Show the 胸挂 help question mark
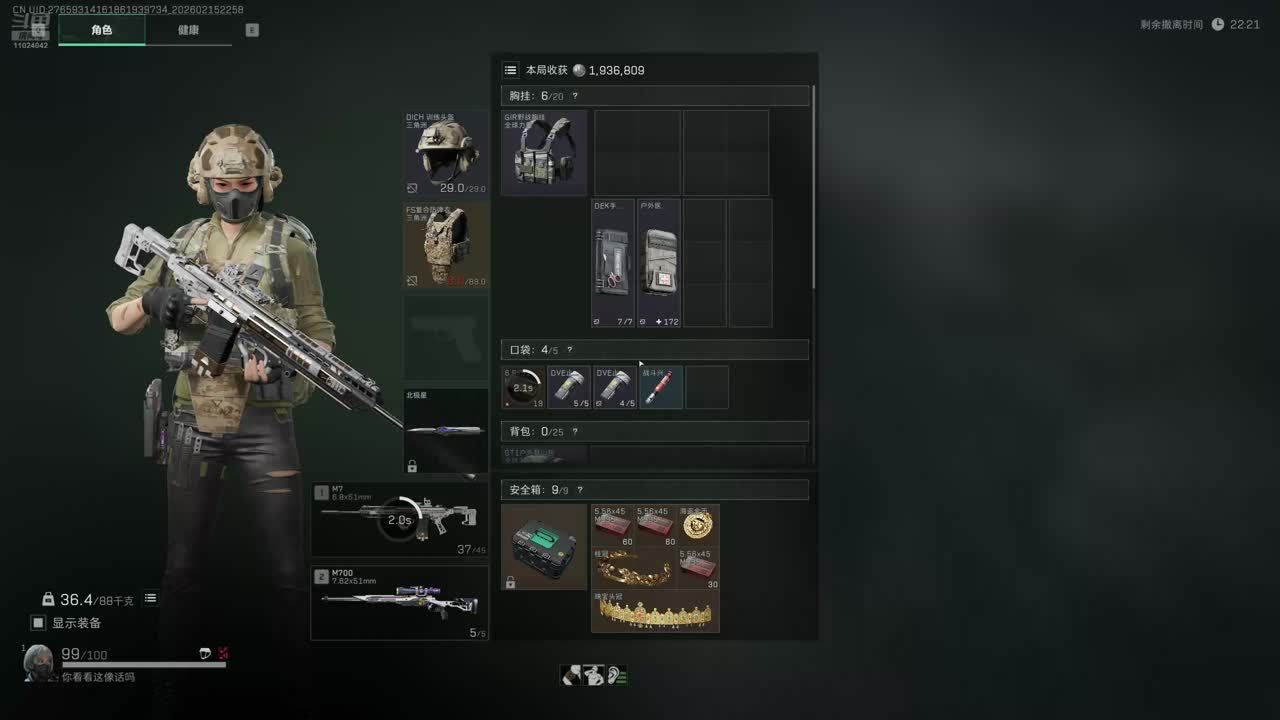Image resolution: width=1280 pixels, height=720 pixels. (x=575, y=96)
